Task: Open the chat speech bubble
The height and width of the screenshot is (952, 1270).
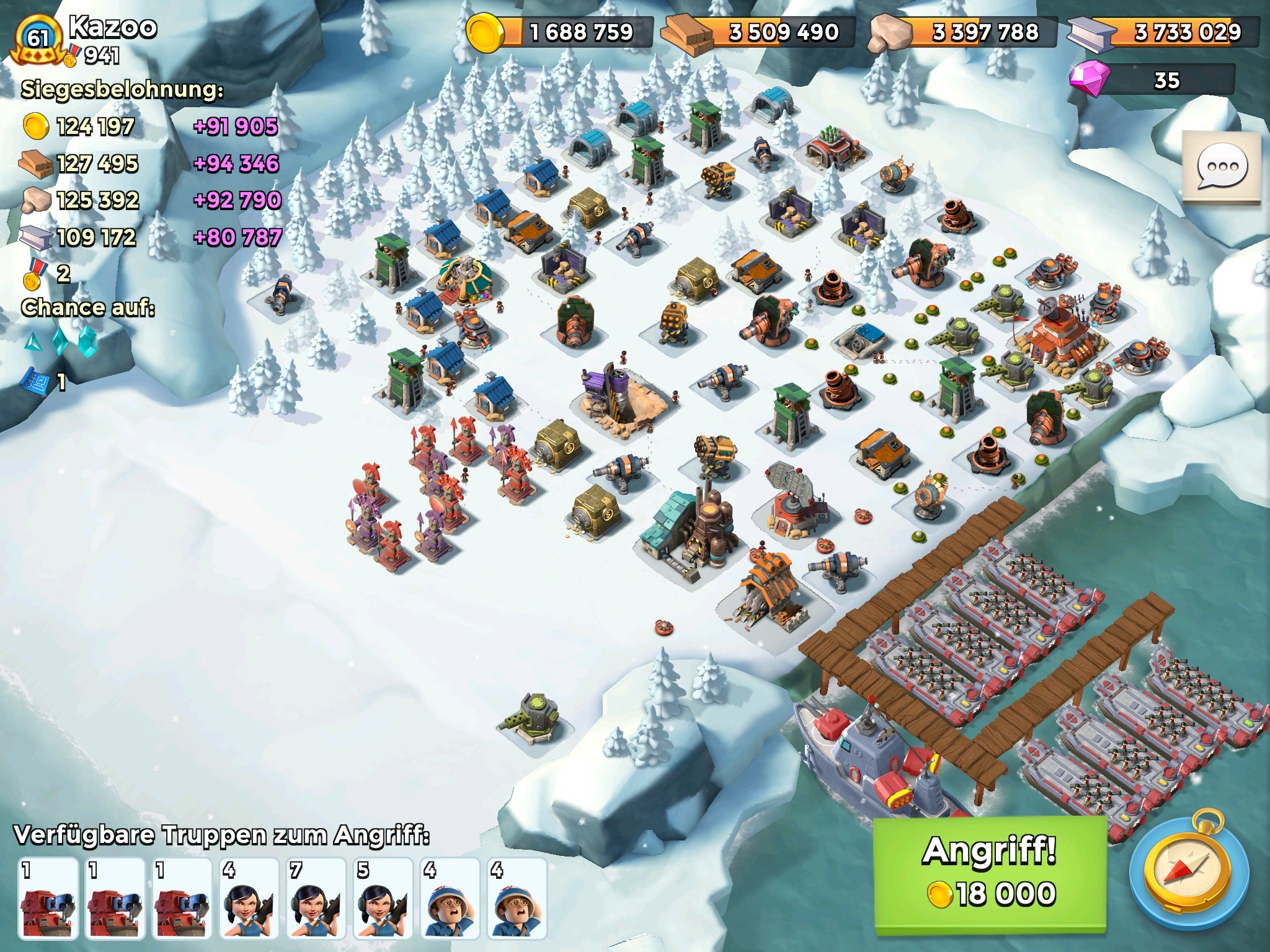Action: point(1222,167)
